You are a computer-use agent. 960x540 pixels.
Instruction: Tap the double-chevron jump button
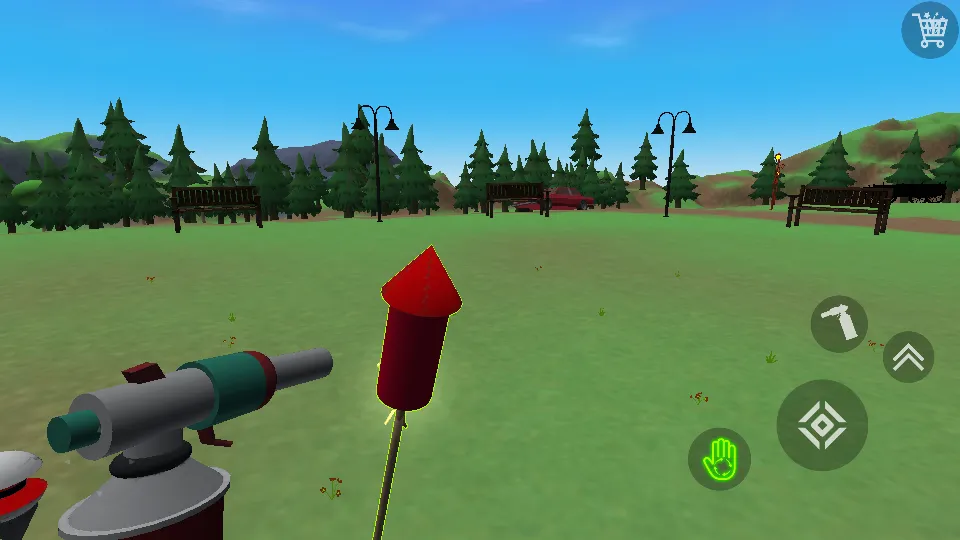[x=908, y=357]
